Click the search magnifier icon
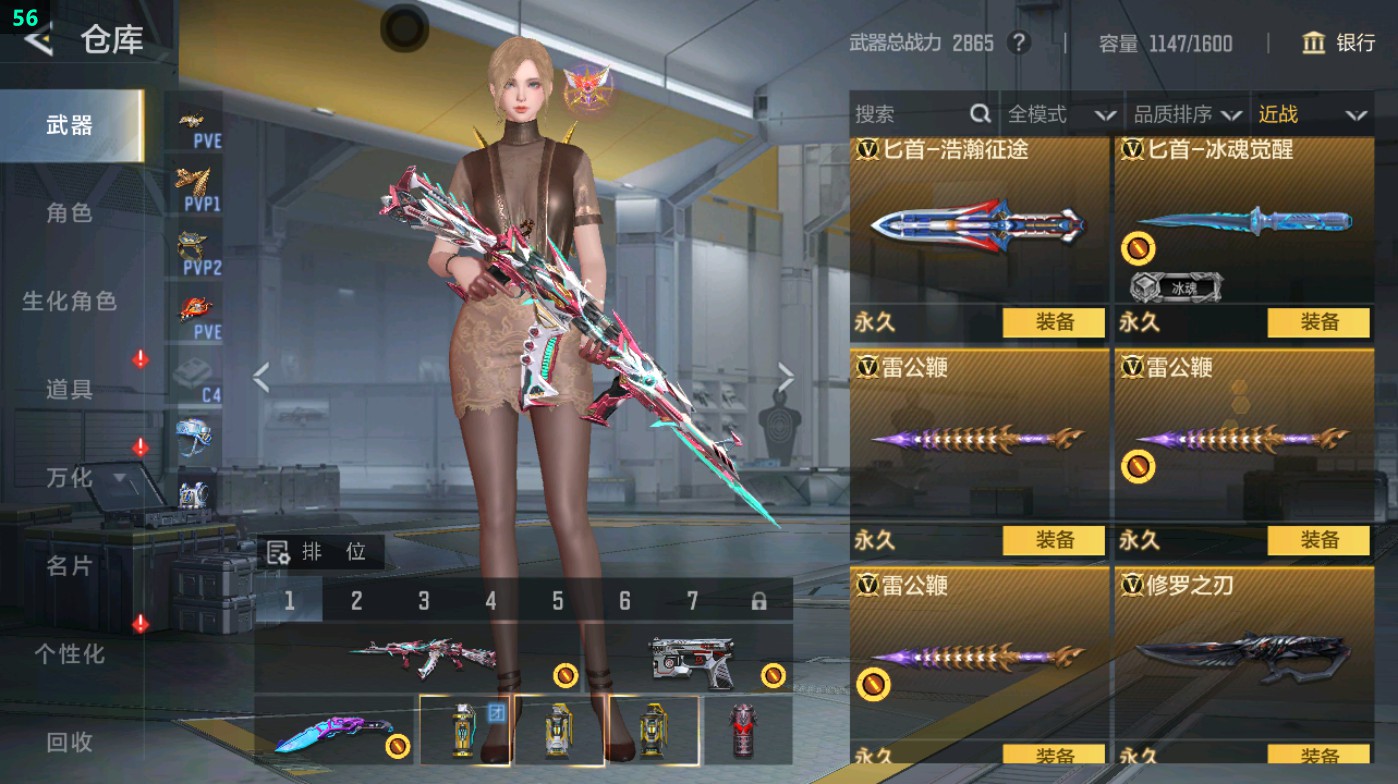This screenshot has height=784, width=1398. point(981,114)
